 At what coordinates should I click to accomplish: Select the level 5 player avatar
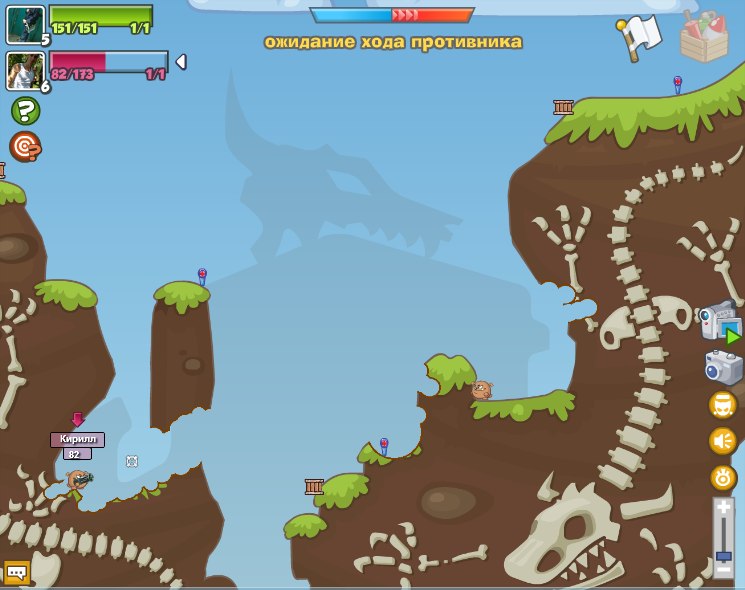23,24
